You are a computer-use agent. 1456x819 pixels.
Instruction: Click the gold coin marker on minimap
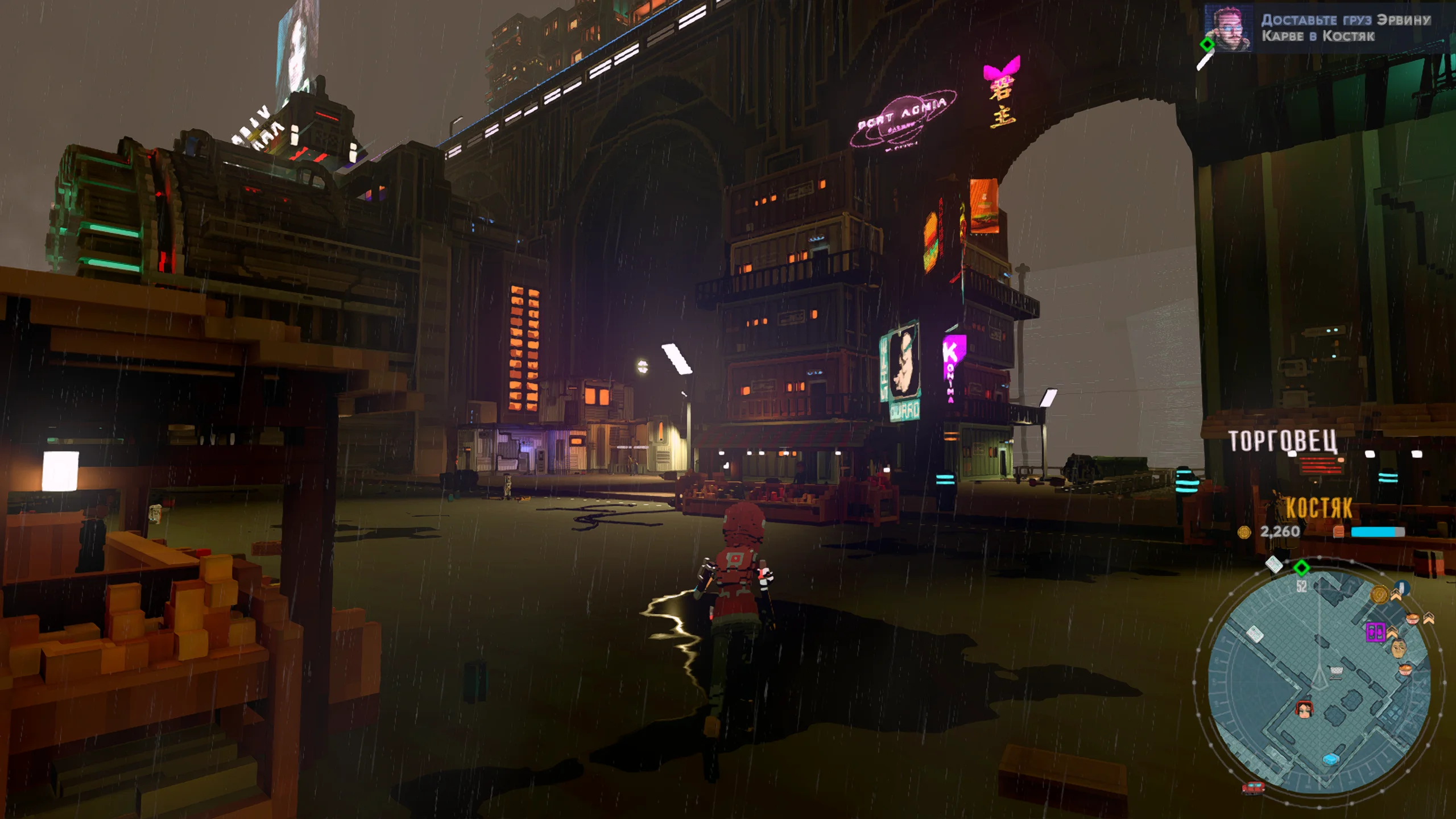pyautogui.click(x=1379, y=594)
